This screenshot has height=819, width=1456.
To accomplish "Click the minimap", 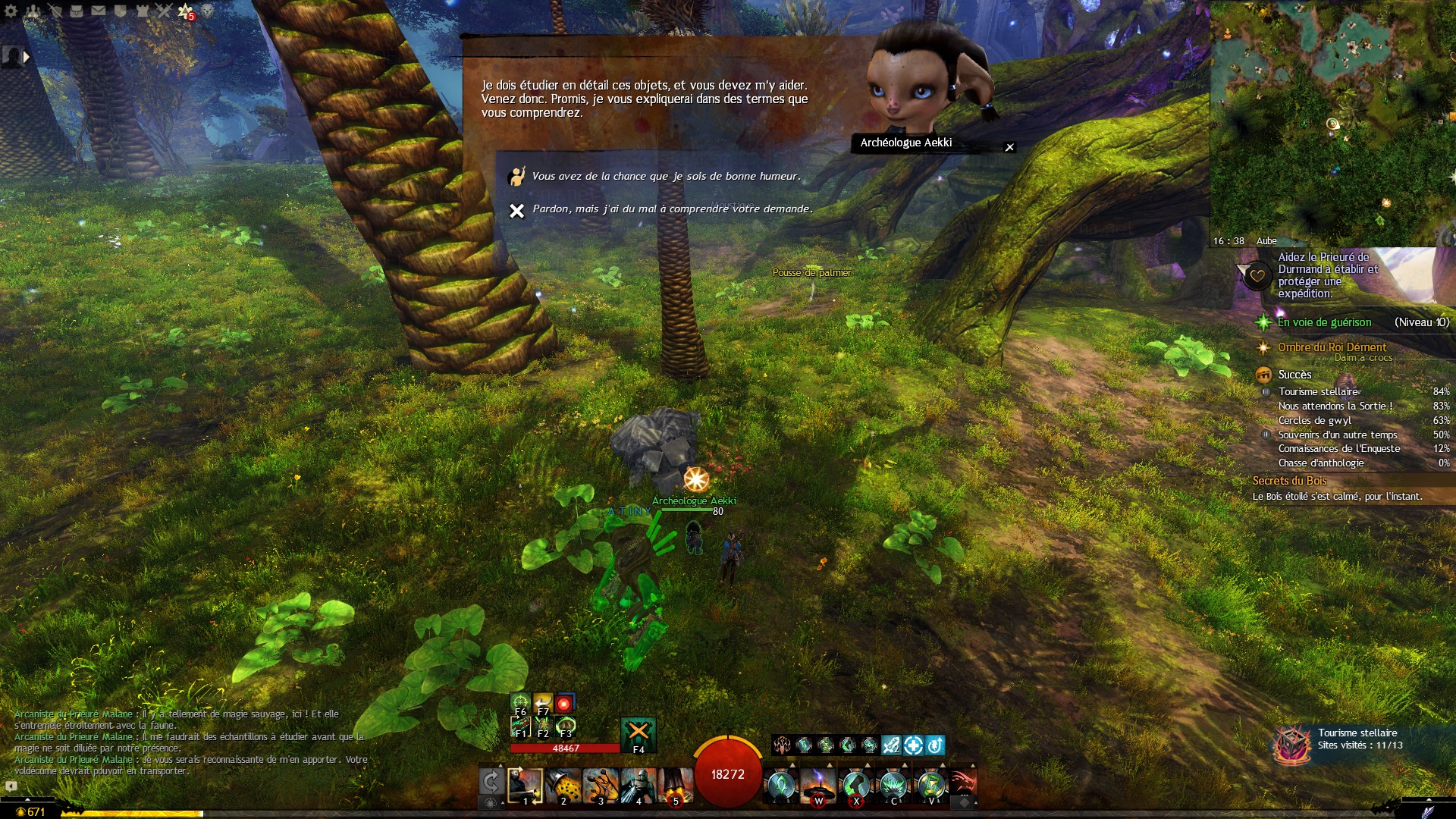I will (x=1332, y=121).
